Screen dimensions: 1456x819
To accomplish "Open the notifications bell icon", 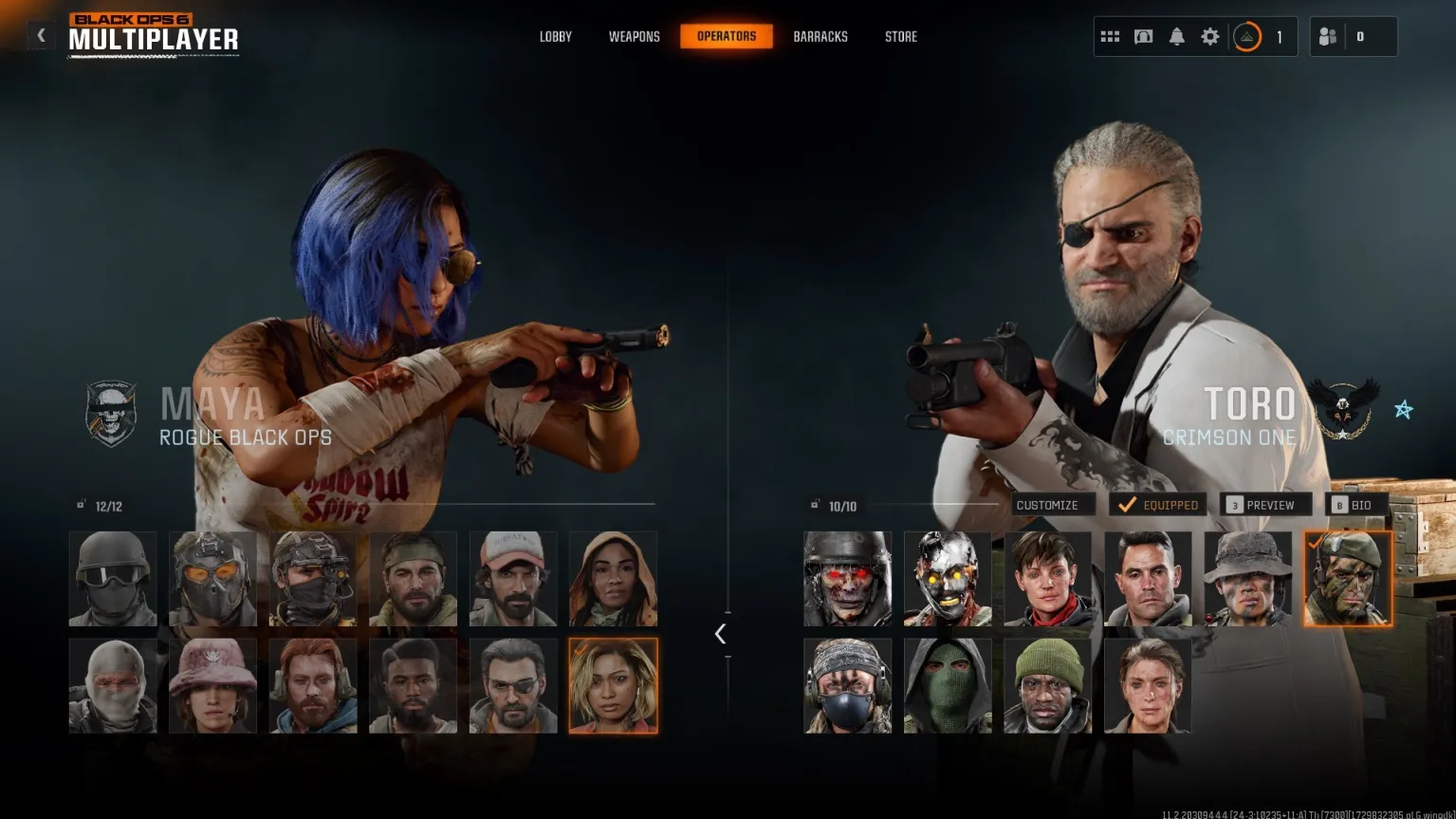I will (1176, 35).
